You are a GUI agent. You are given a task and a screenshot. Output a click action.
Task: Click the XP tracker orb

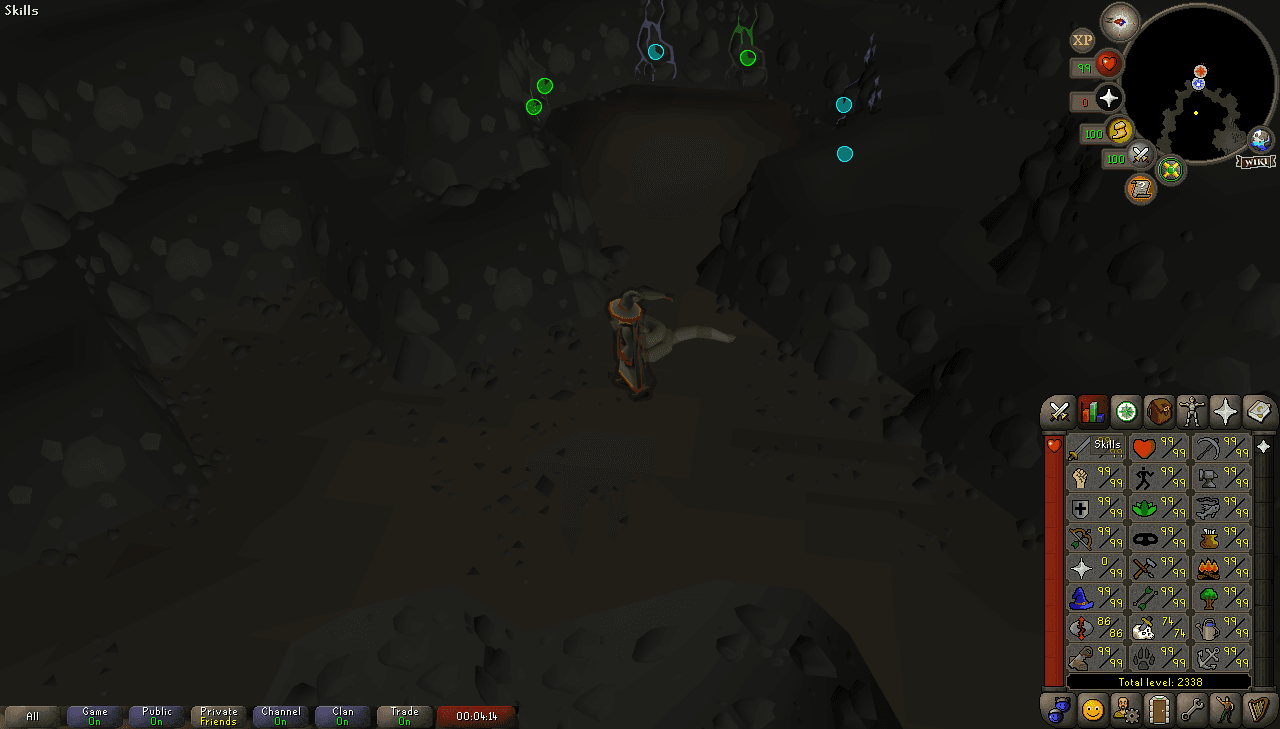coord(1082,41)
